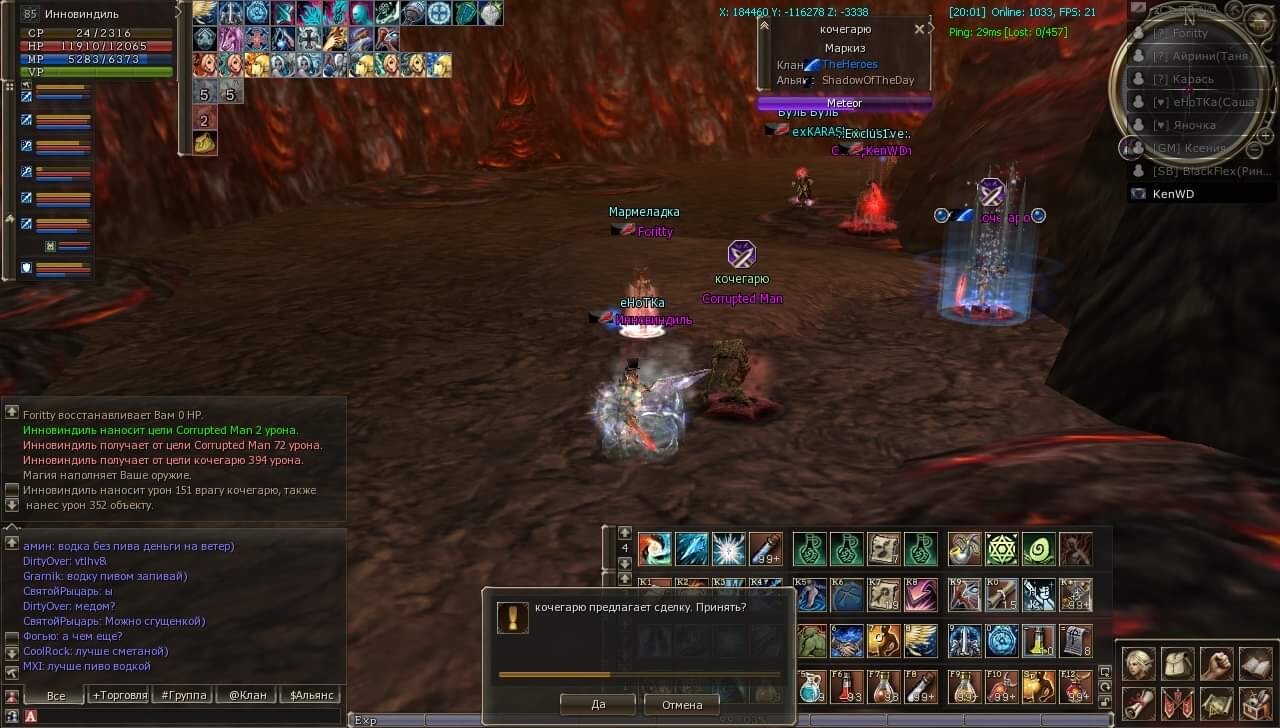The height and width of the screenshot is (728, 1280).
Task: Decline the trade by clicking Отмена
Action: tap(681, 704)
